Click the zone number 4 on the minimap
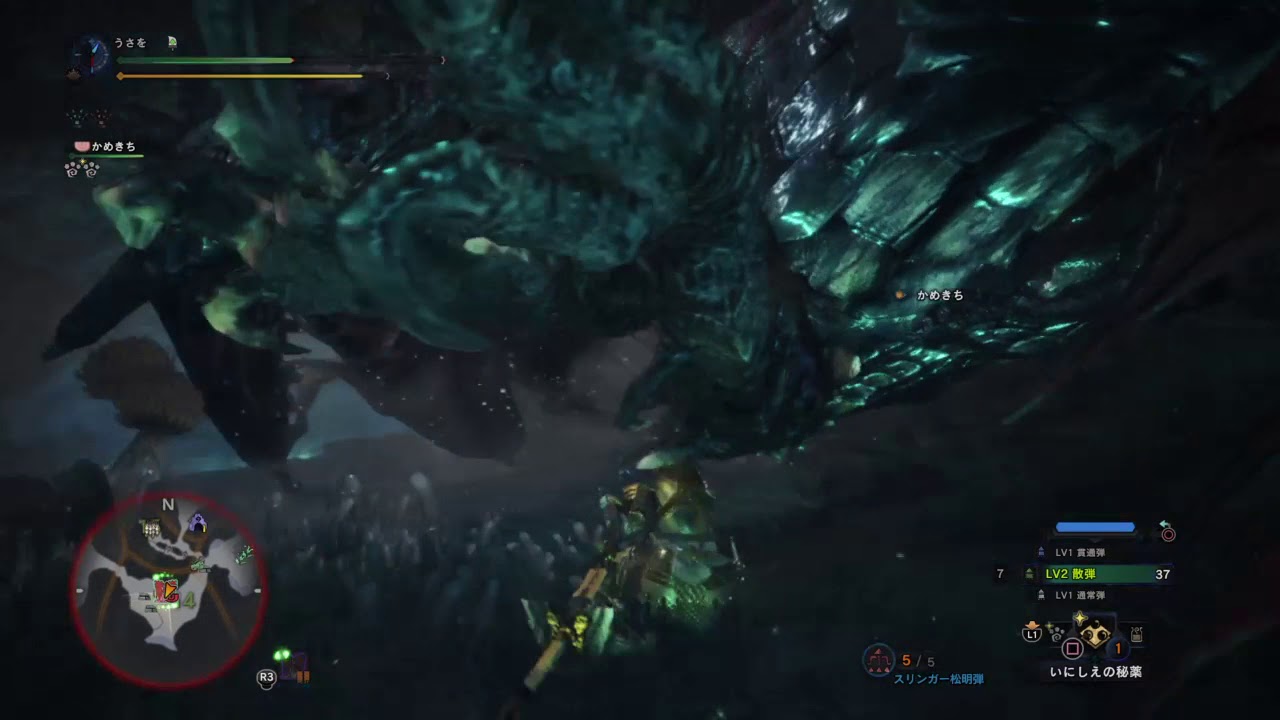Viewport: 1280px width, 720px height. (188, 600)
